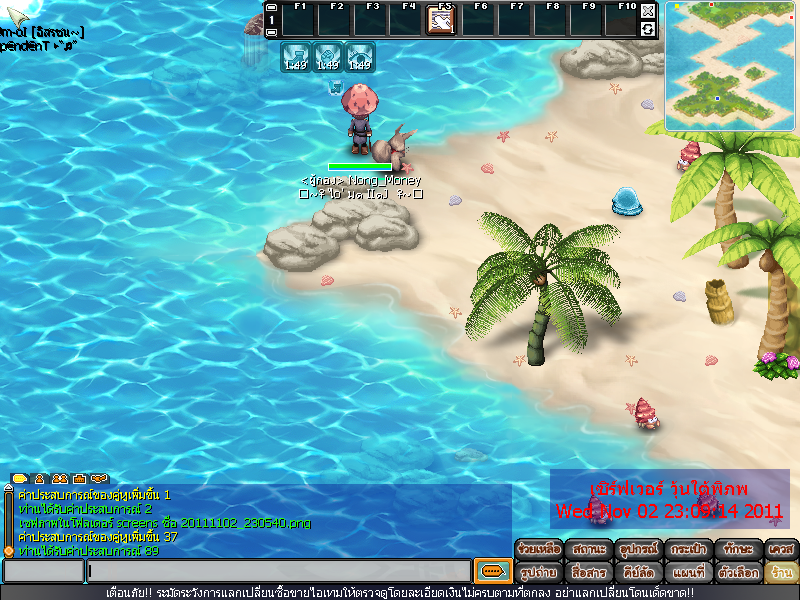The image size is (800, 600).
Task: Rotate the hotbar with the refresh arrows button
Action: pyautogui.click(x=648, y=29)
